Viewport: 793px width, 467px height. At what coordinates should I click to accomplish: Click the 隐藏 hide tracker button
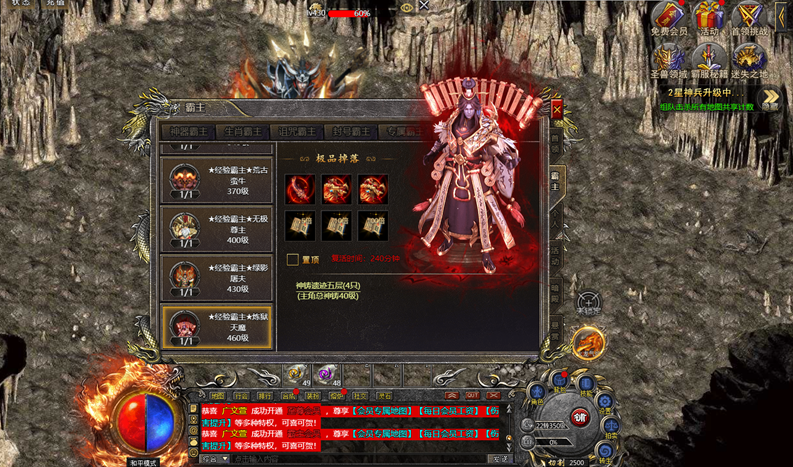770,100
